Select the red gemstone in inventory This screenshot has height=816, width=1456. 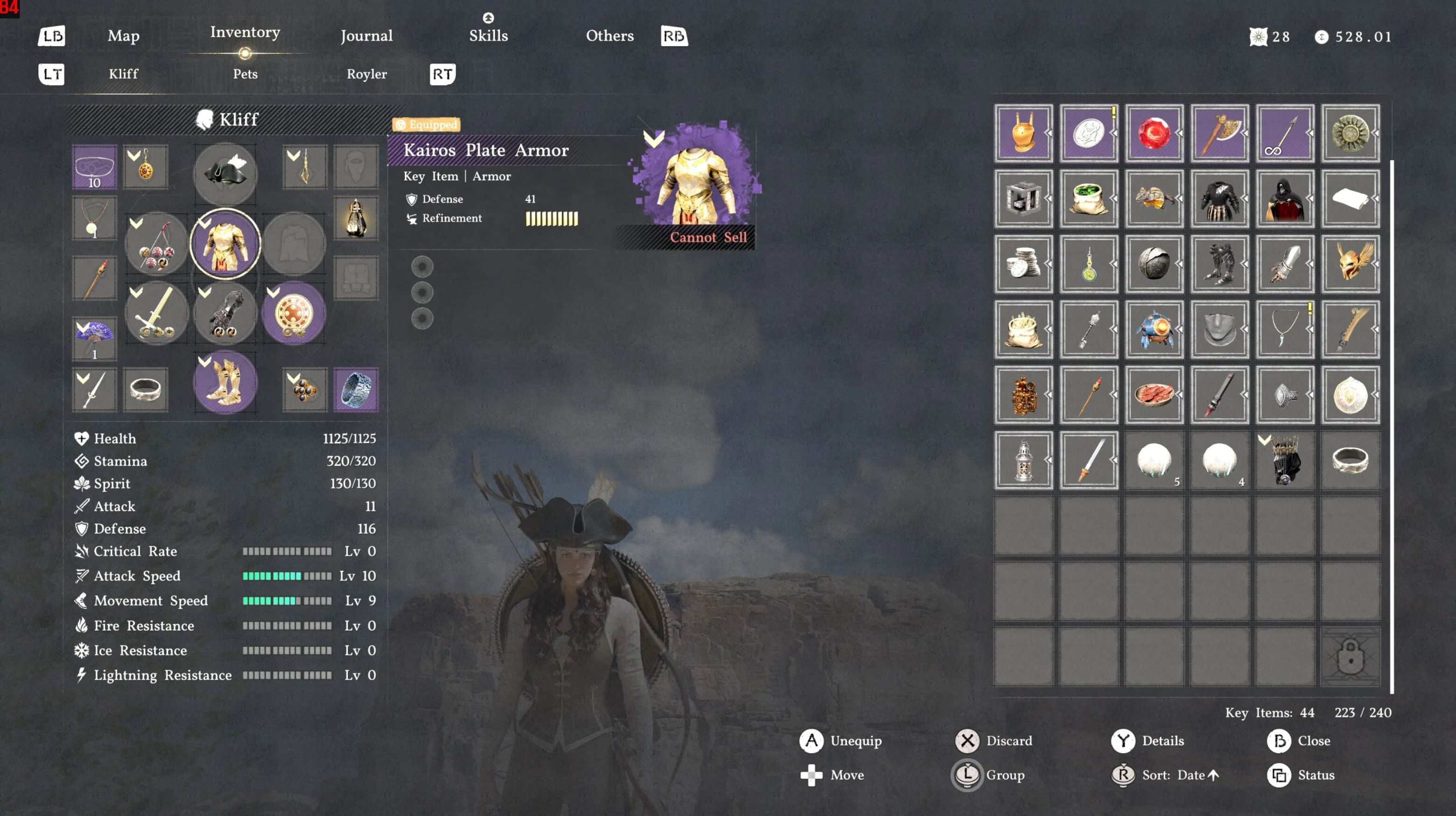[x=1154, y=134]
